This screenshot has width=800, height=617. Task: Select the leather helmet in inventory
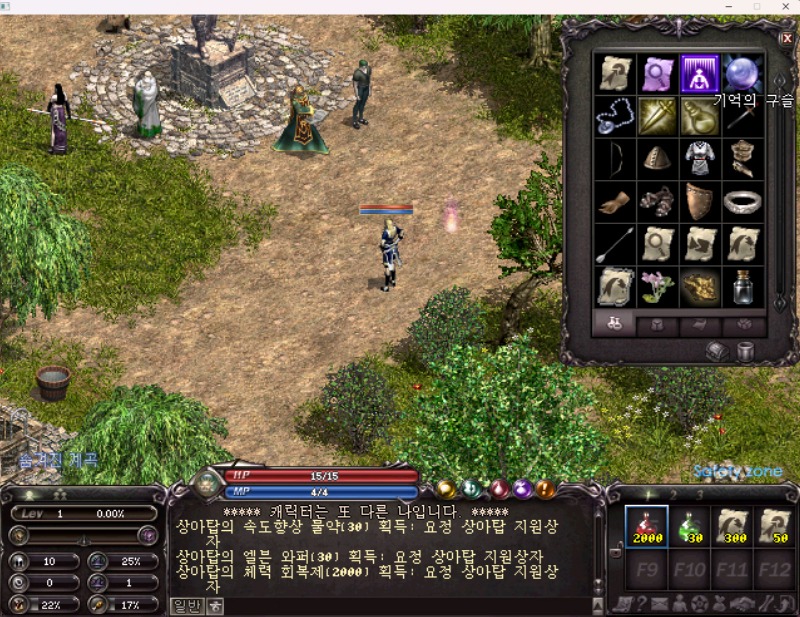(657, 159)
